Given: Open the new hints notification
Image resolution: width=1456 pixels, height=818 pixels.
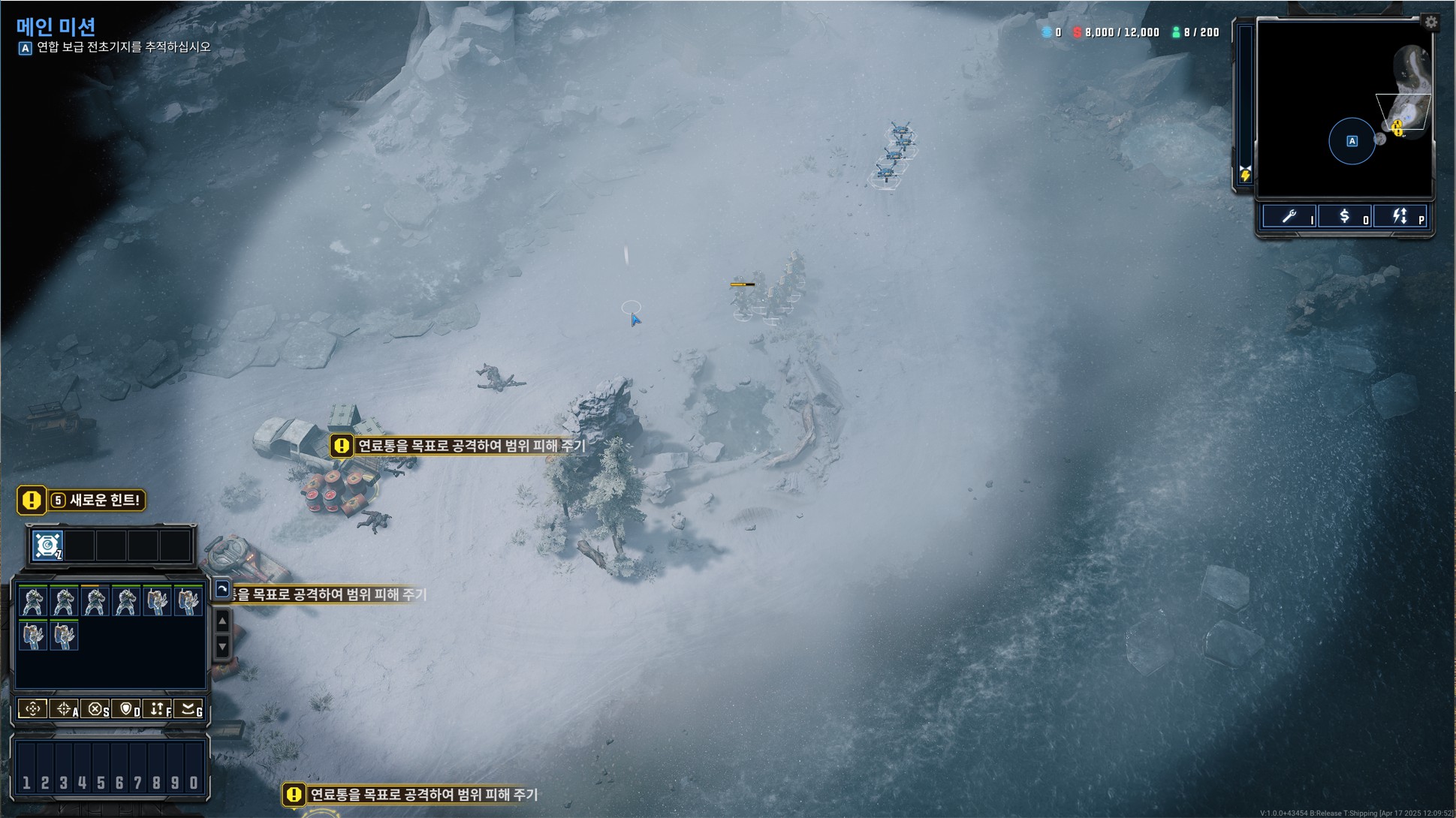Looking at the screenshot, I should point(81,500).
